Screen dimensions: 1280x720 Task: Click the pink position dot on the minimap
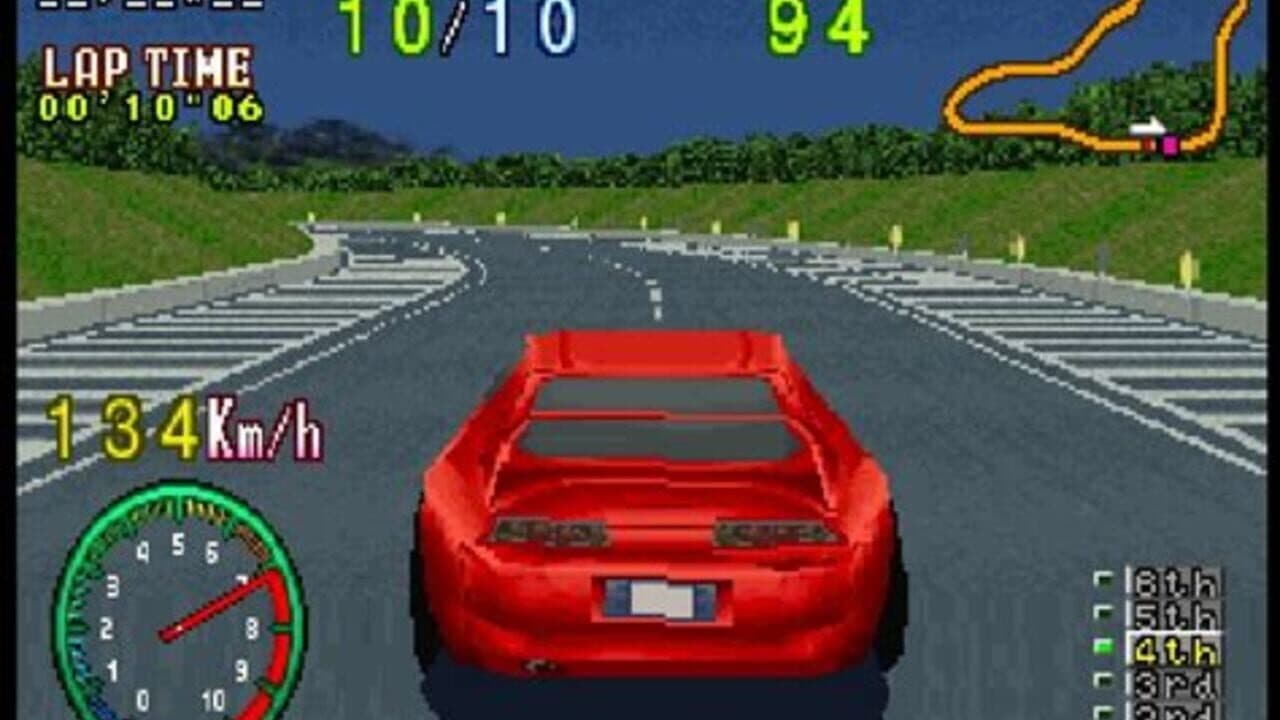point(1167,146)
